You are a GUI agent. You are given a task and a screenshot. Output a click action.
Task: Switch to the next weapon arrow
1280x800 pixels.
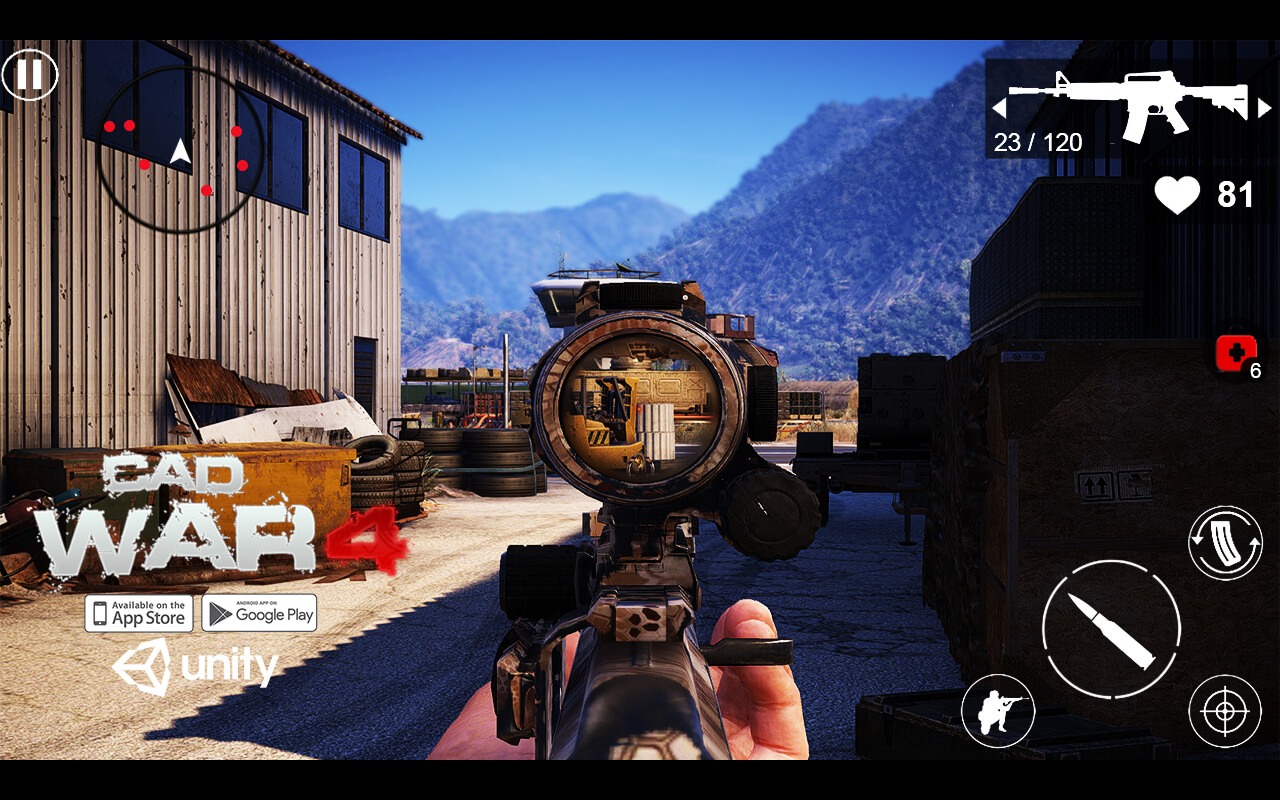[1265, 108]
